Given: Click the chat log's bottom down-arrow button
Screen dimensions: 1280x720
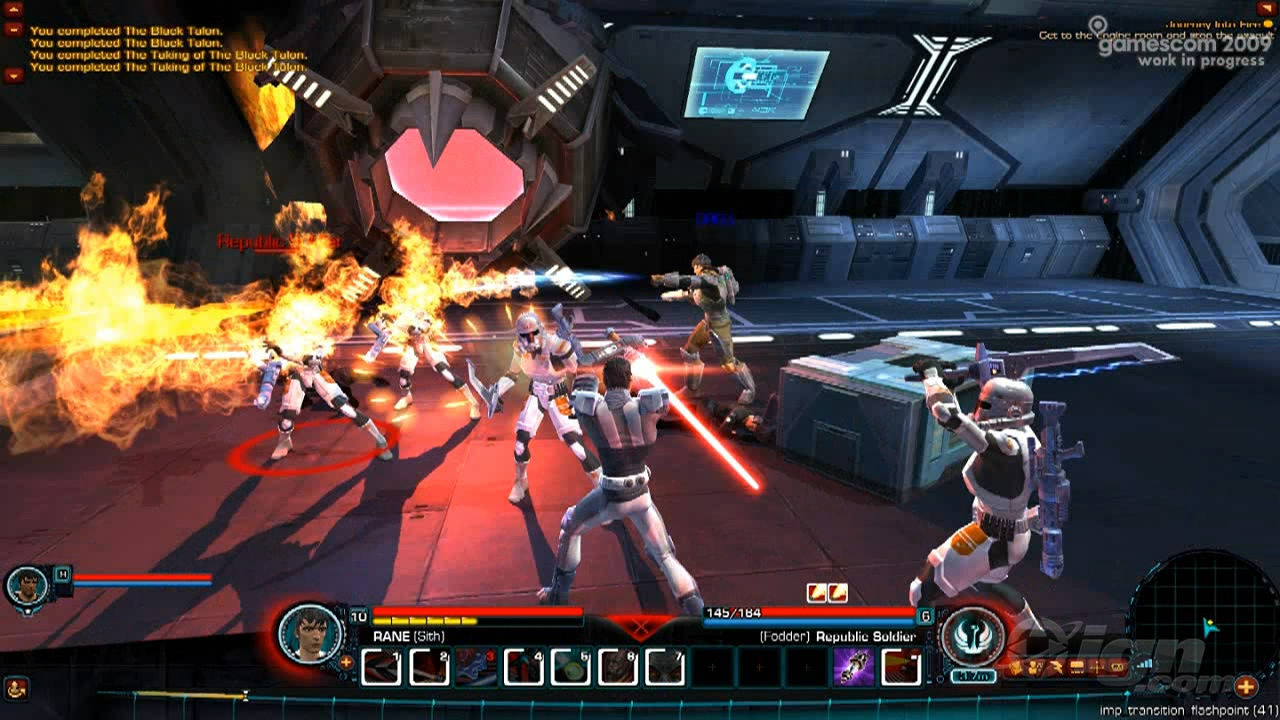Looking at the screenshot, I should [13, 74].
